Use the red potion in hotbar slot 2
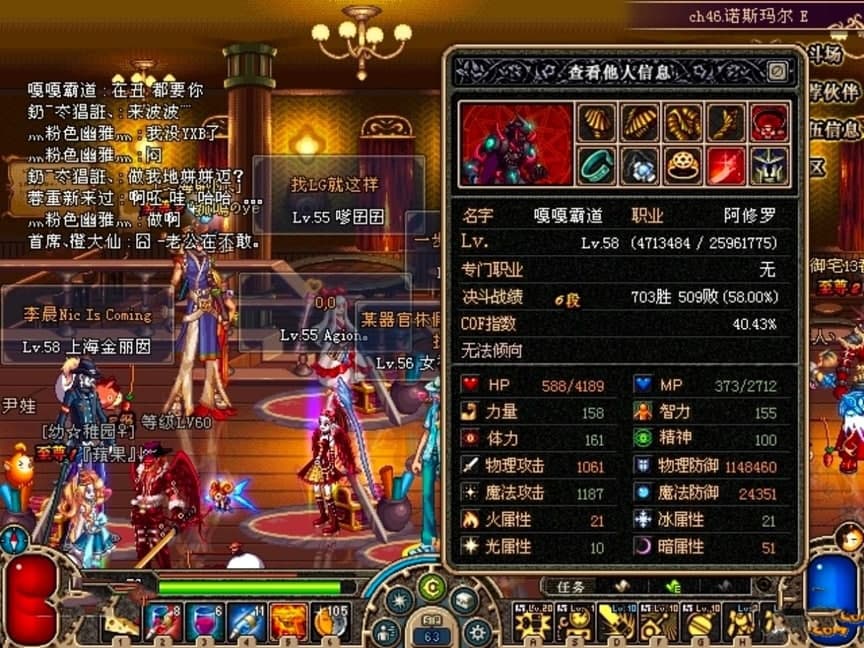Image resolution: width=864 pixels, height=648 pixels. click(x=162, y=622)
